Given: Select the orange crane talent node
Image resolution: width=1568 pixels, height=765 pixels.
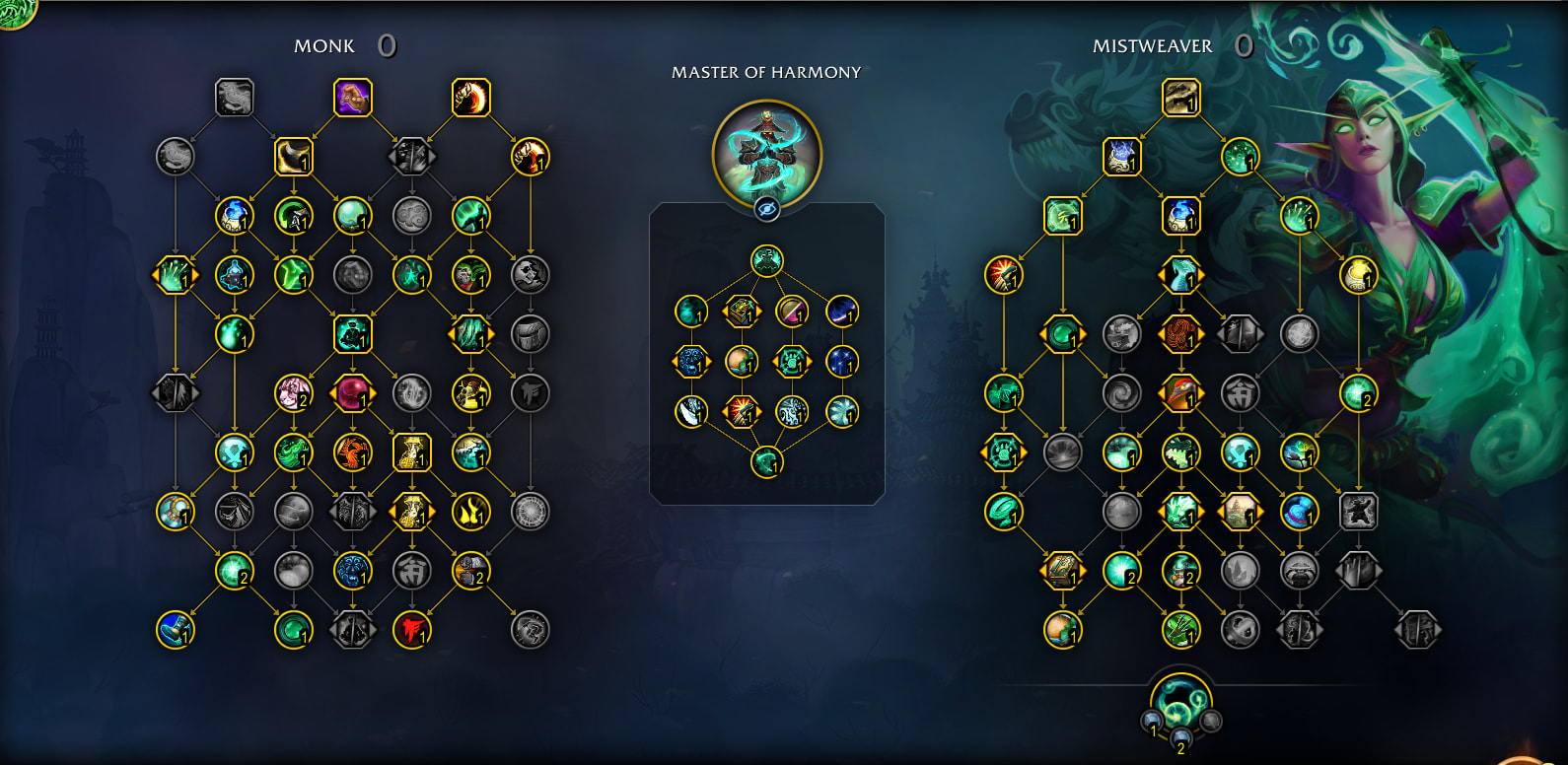Looking at the screenshot, I should click(x=352, y=452).
